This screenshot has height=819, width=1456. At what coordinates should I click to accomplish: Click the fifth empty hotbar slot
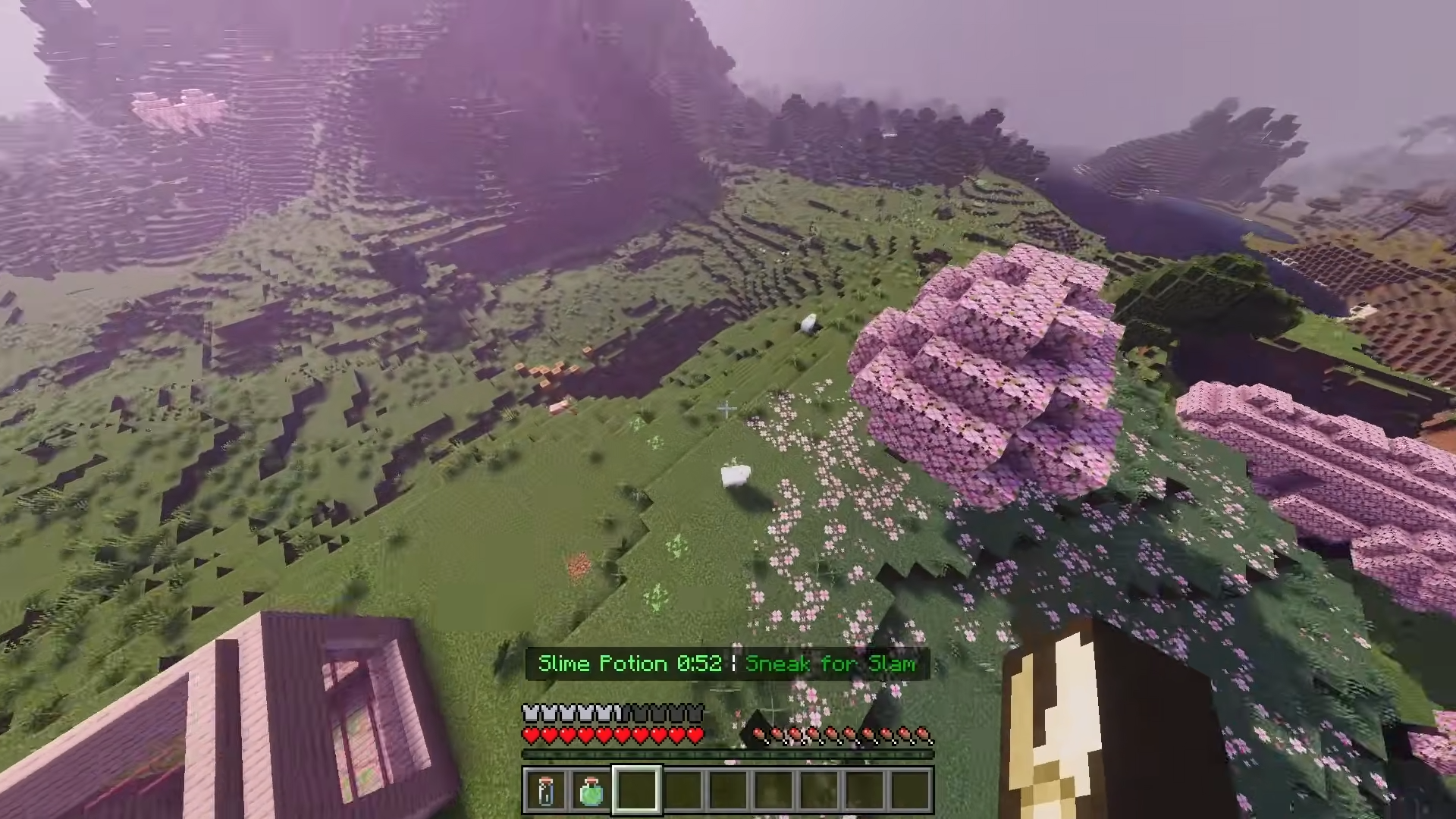(728, 791)
